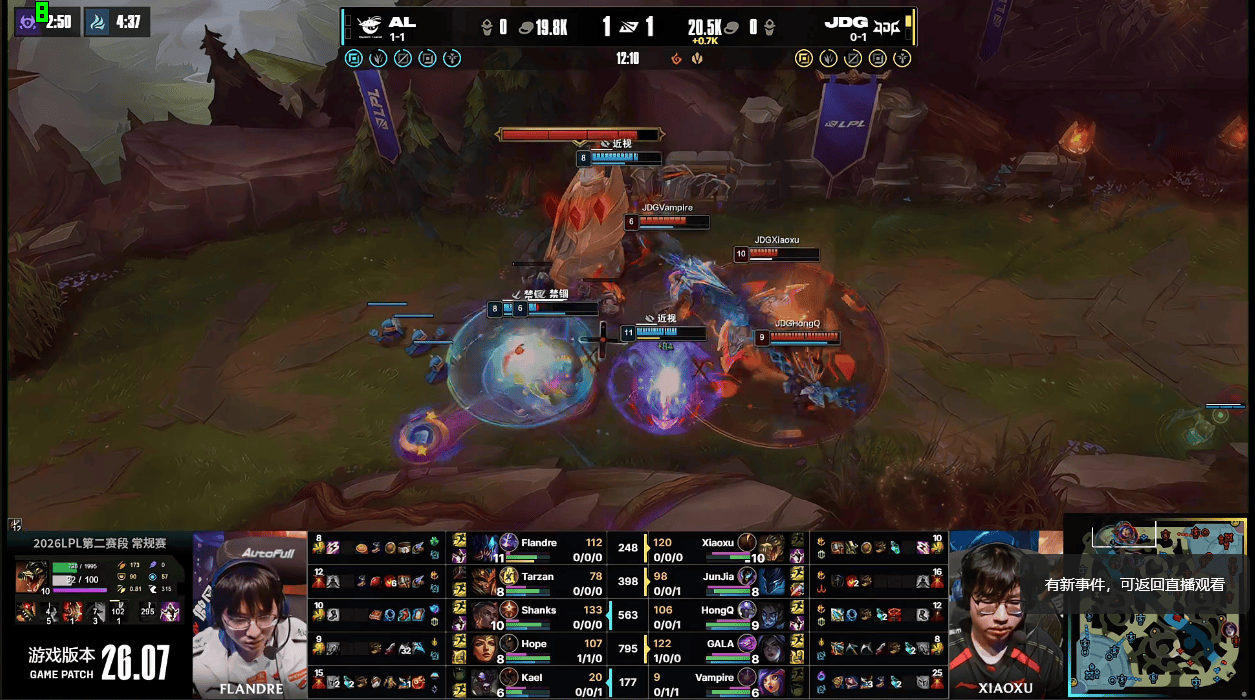
Task: Click the purple Baron timer icon
Action: (28, 22)
